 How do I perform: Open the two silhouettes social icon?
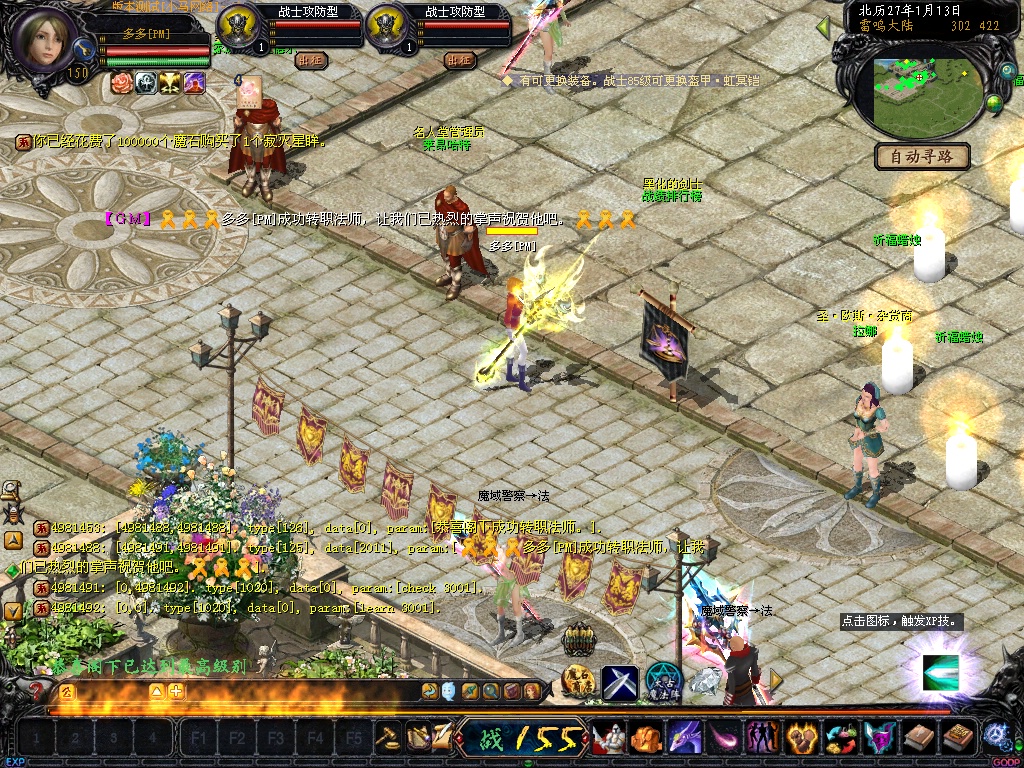[763, 738]
